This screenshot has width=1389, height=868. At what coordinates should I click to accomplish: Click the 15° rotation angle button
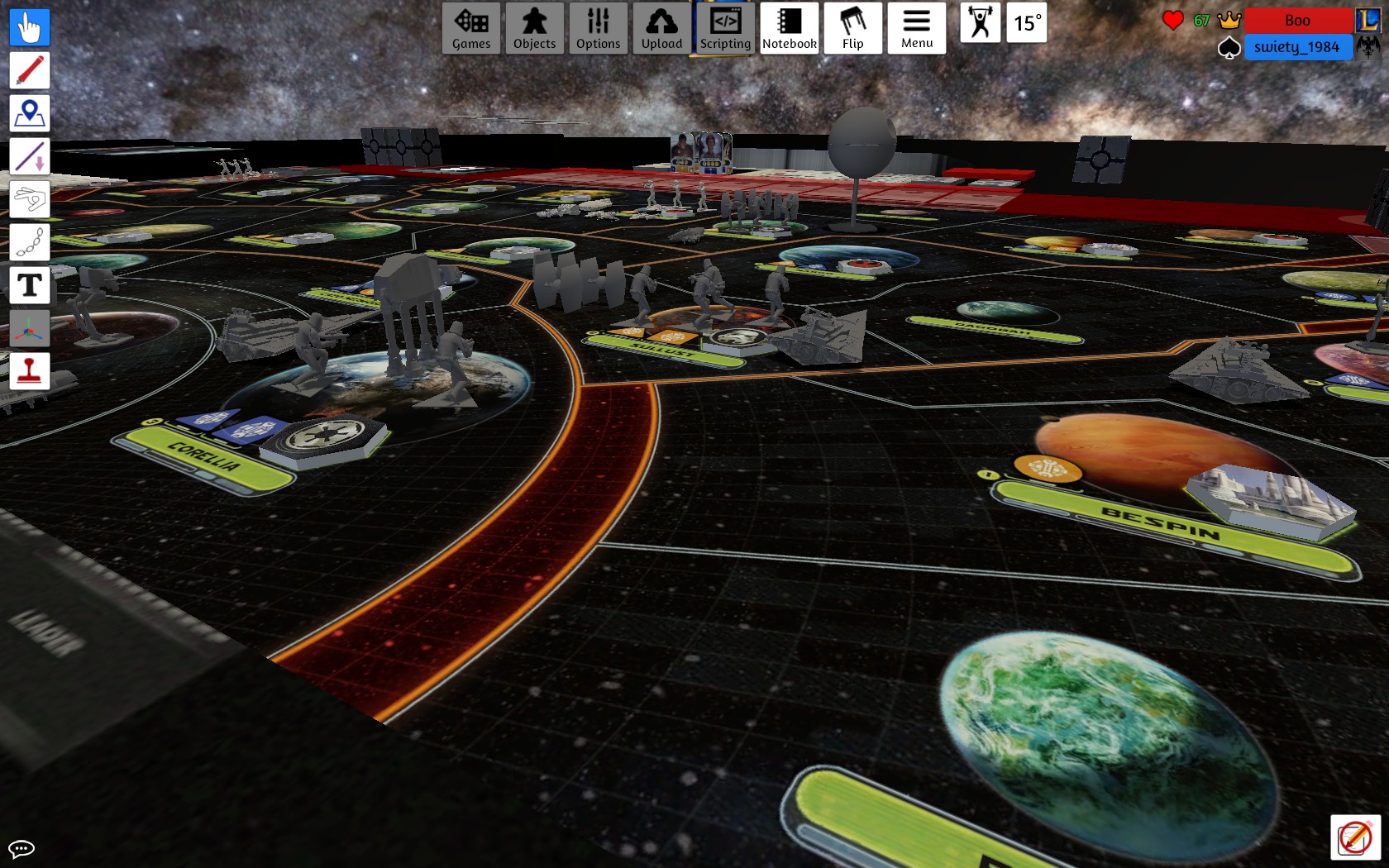tap(1027, 23)
